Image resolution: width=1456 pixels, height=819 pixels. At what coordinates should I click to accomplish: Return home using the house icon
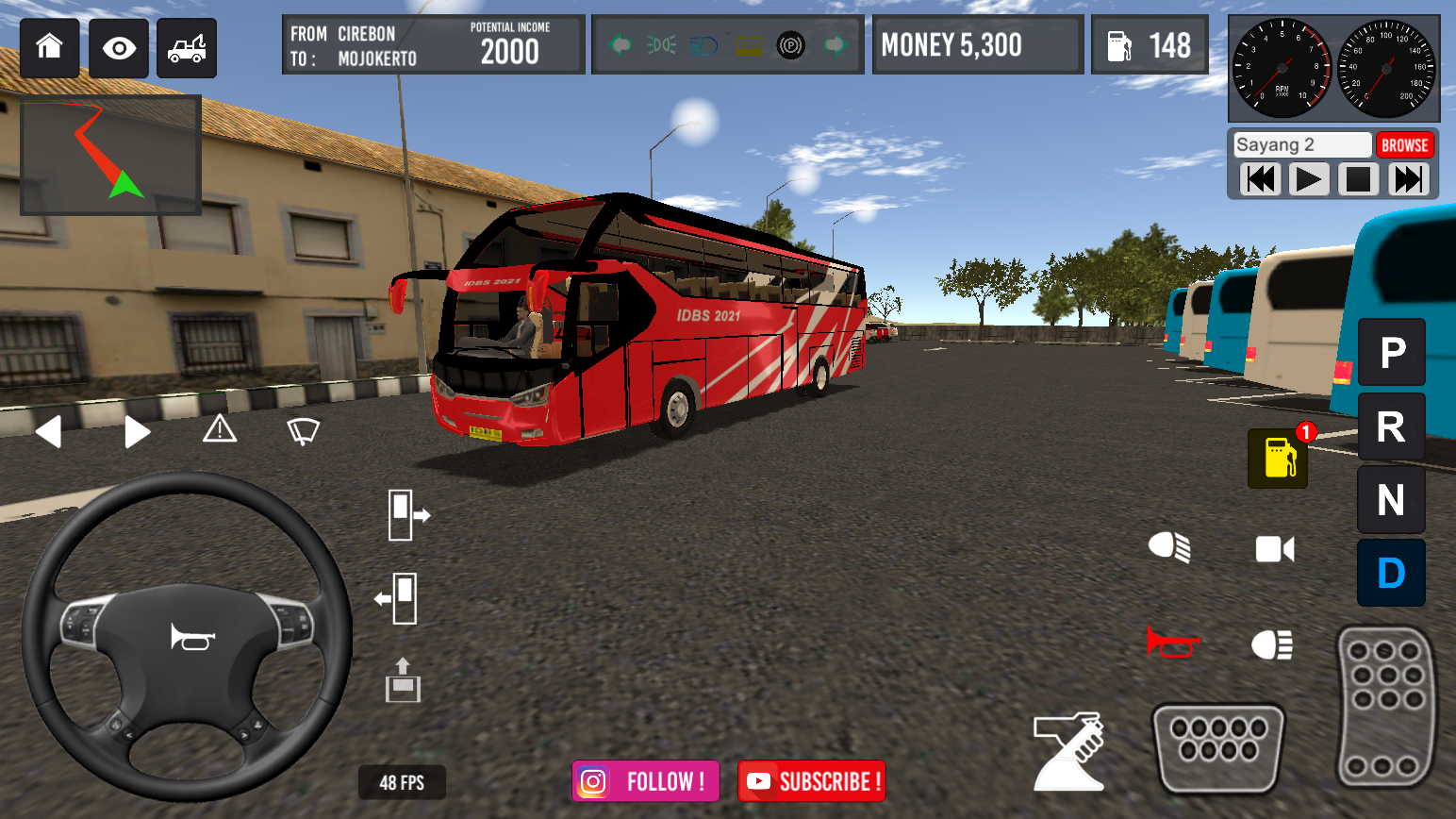tap(49, 47)
